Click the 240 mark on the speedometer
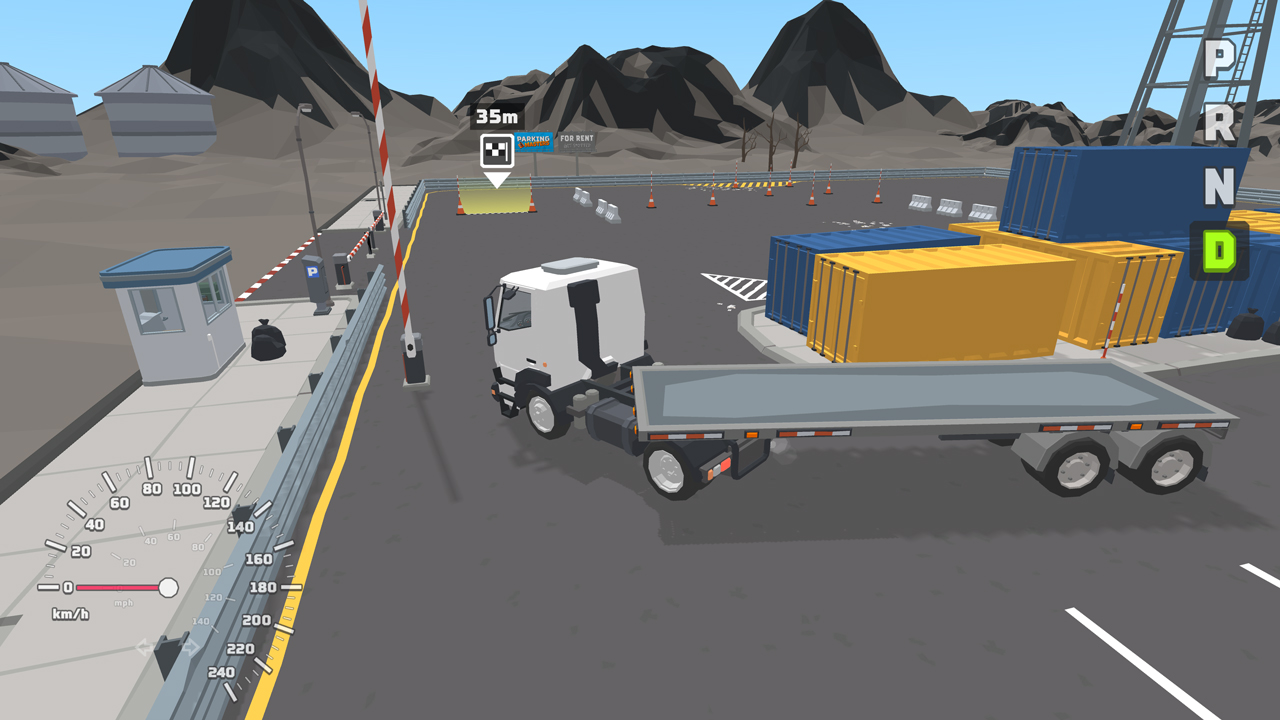Viewport: 1280px width, 720px height. tap(222, 670)
